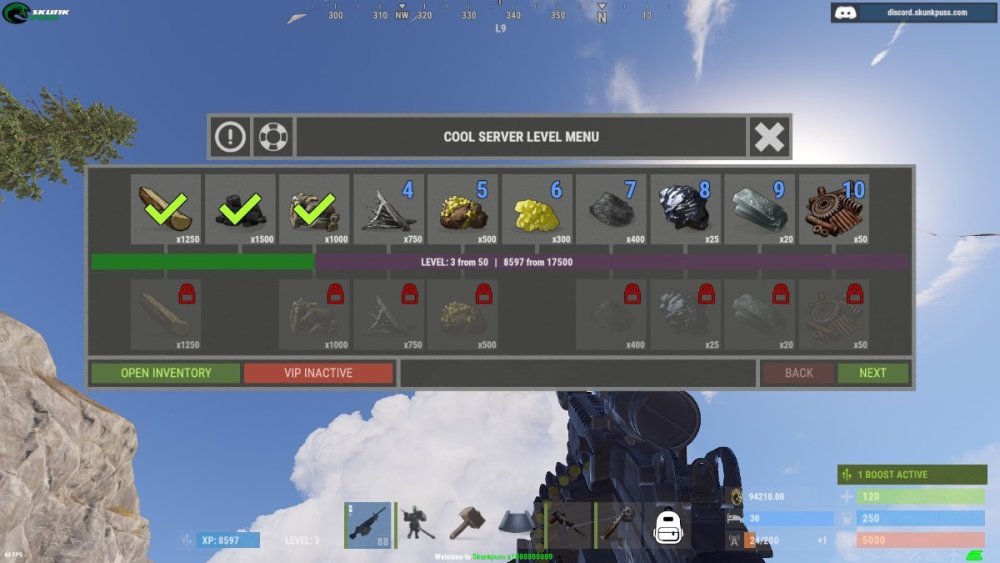Viewport: 1000px width, 563px height.
Task: Select the level 10 gears and pipes reward
Action: (x=833, y=209)
